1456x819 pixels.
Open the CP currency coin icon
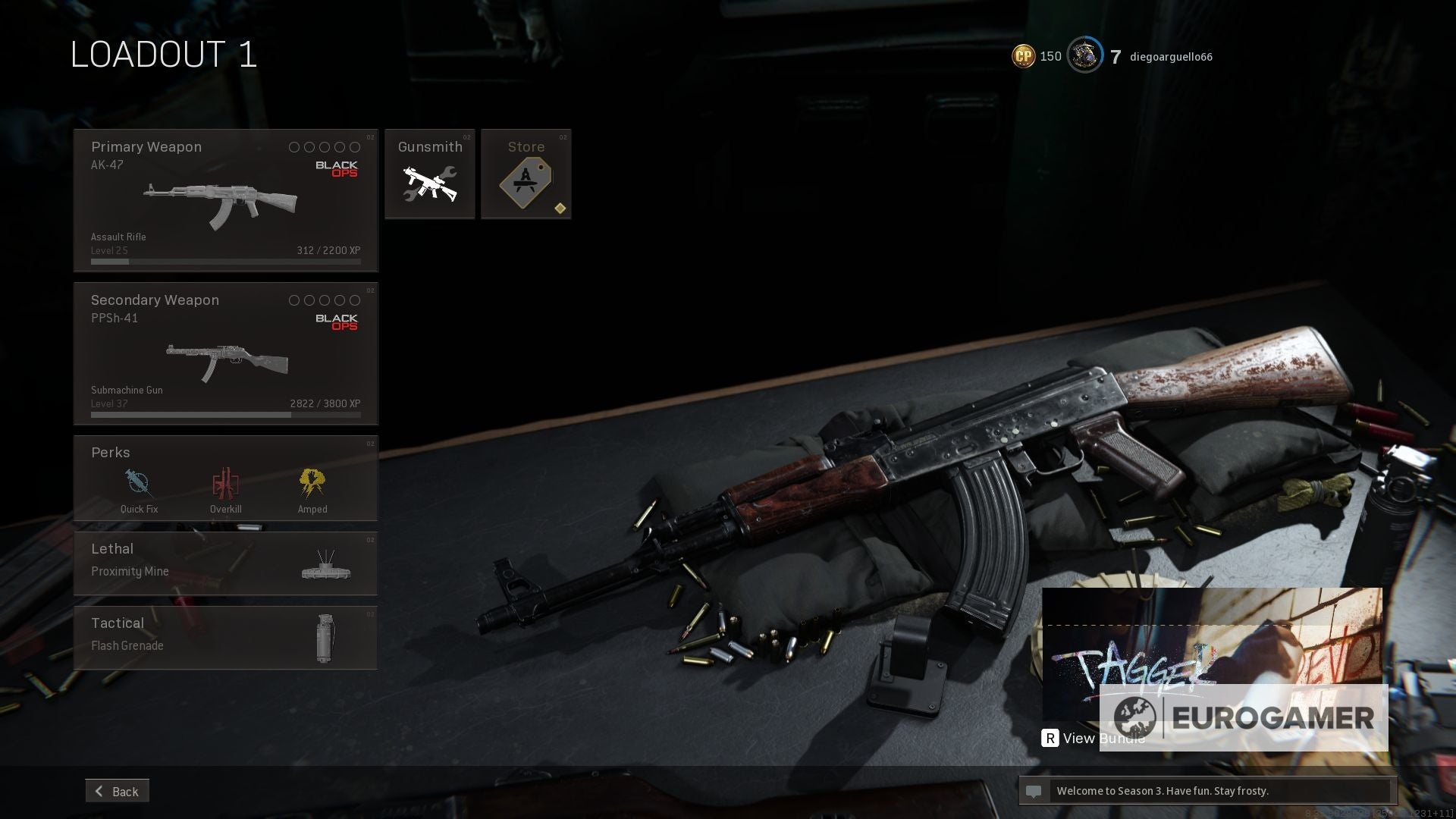click(1021, 55)
